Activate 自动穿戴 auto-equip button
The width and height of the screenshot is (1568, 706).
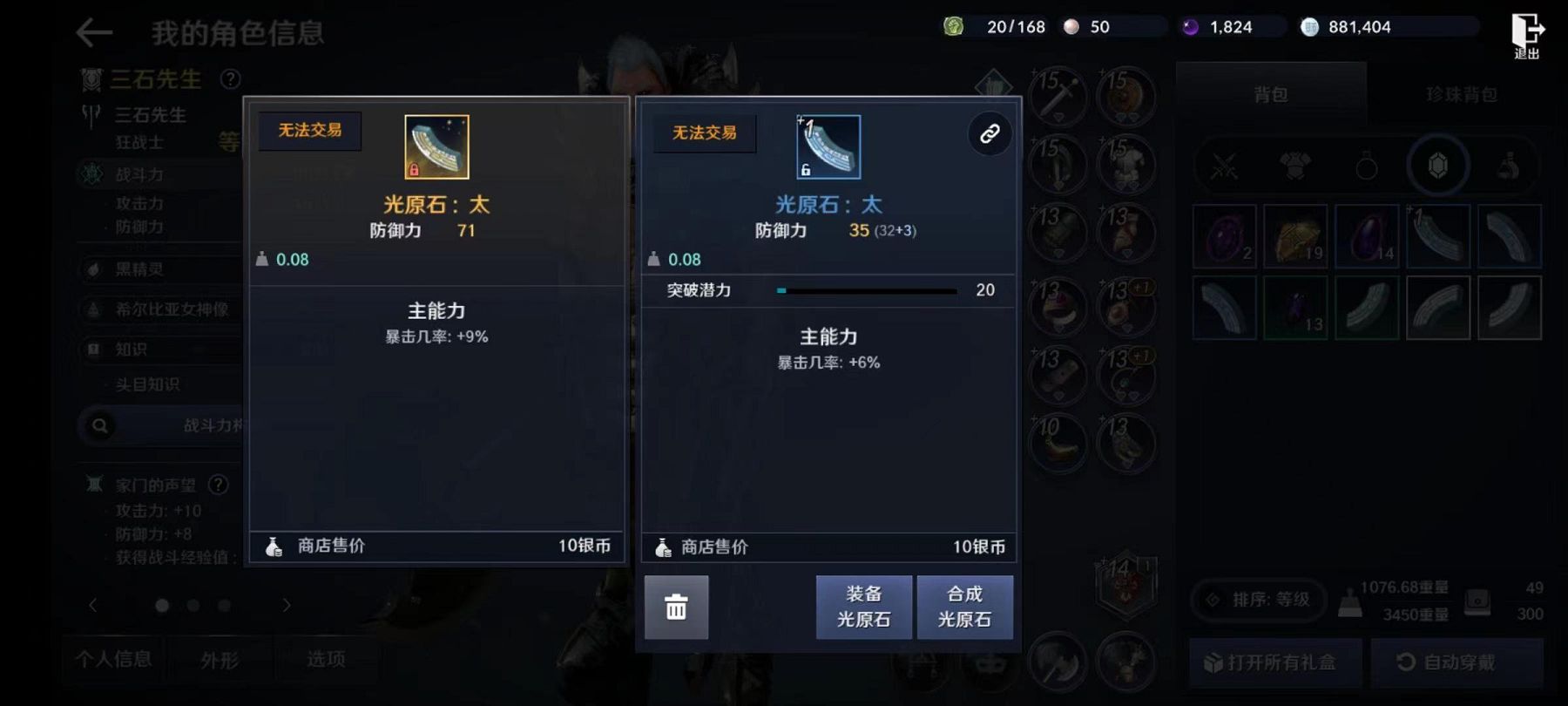point(1457,662)
